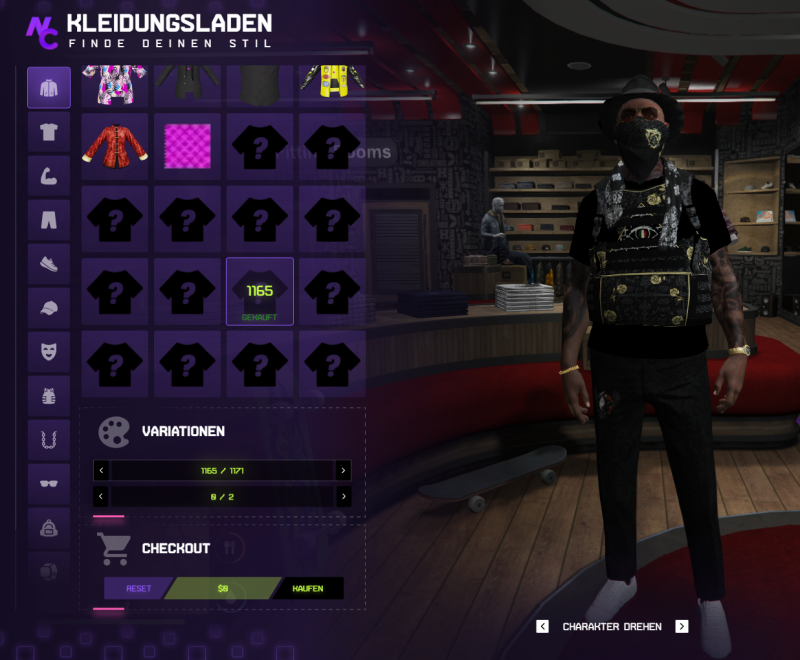800x660 pixels.
Task: Select the jacket category tab
Action: (49, 88)
